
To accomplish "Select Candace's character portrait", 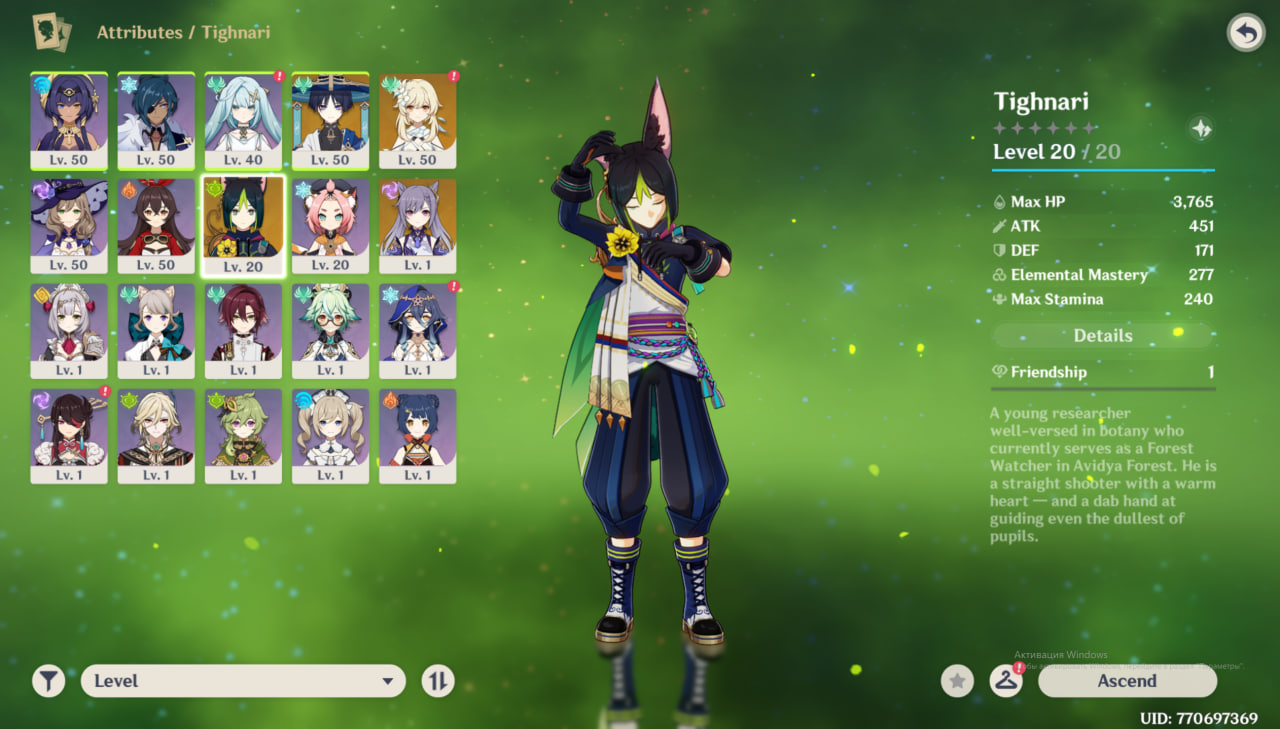I will [69, 120].
